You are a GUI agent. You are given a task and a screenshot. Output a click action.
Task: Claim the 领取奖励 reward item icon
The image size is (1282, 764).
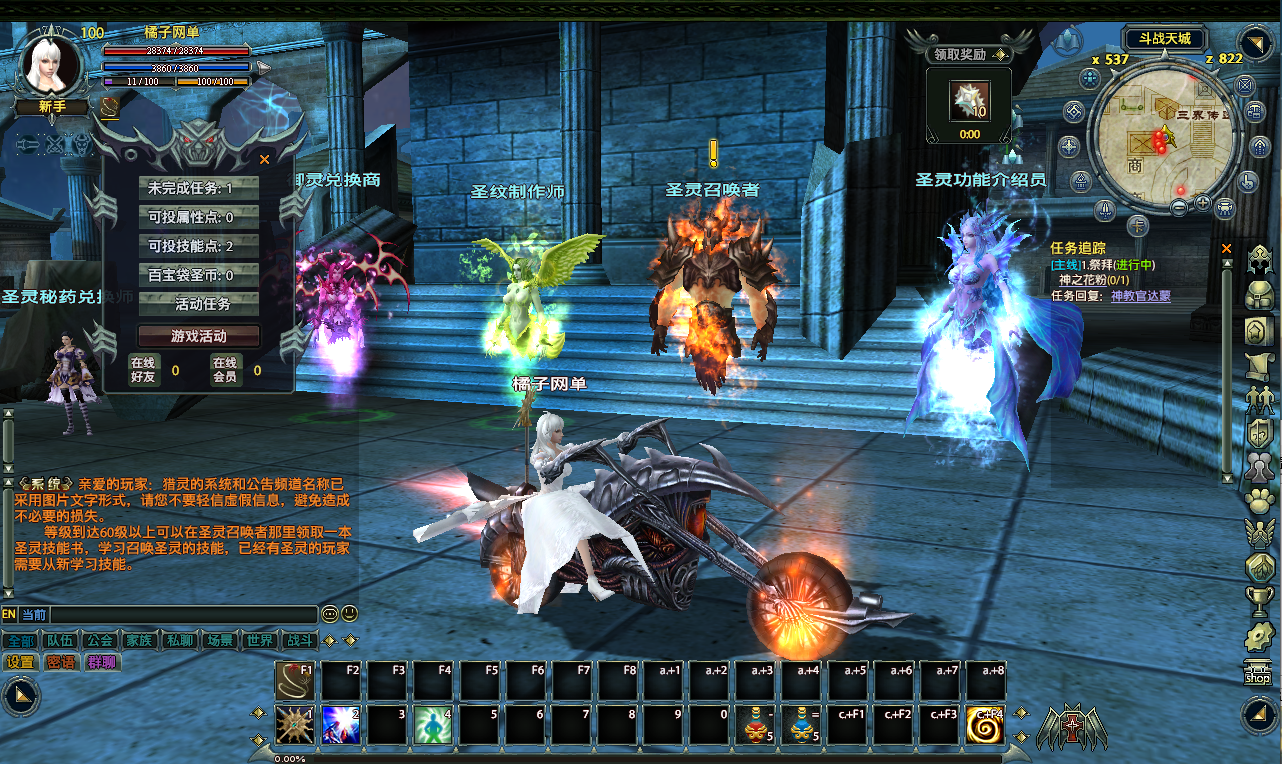pyautogui.click(x=969, y=102)
